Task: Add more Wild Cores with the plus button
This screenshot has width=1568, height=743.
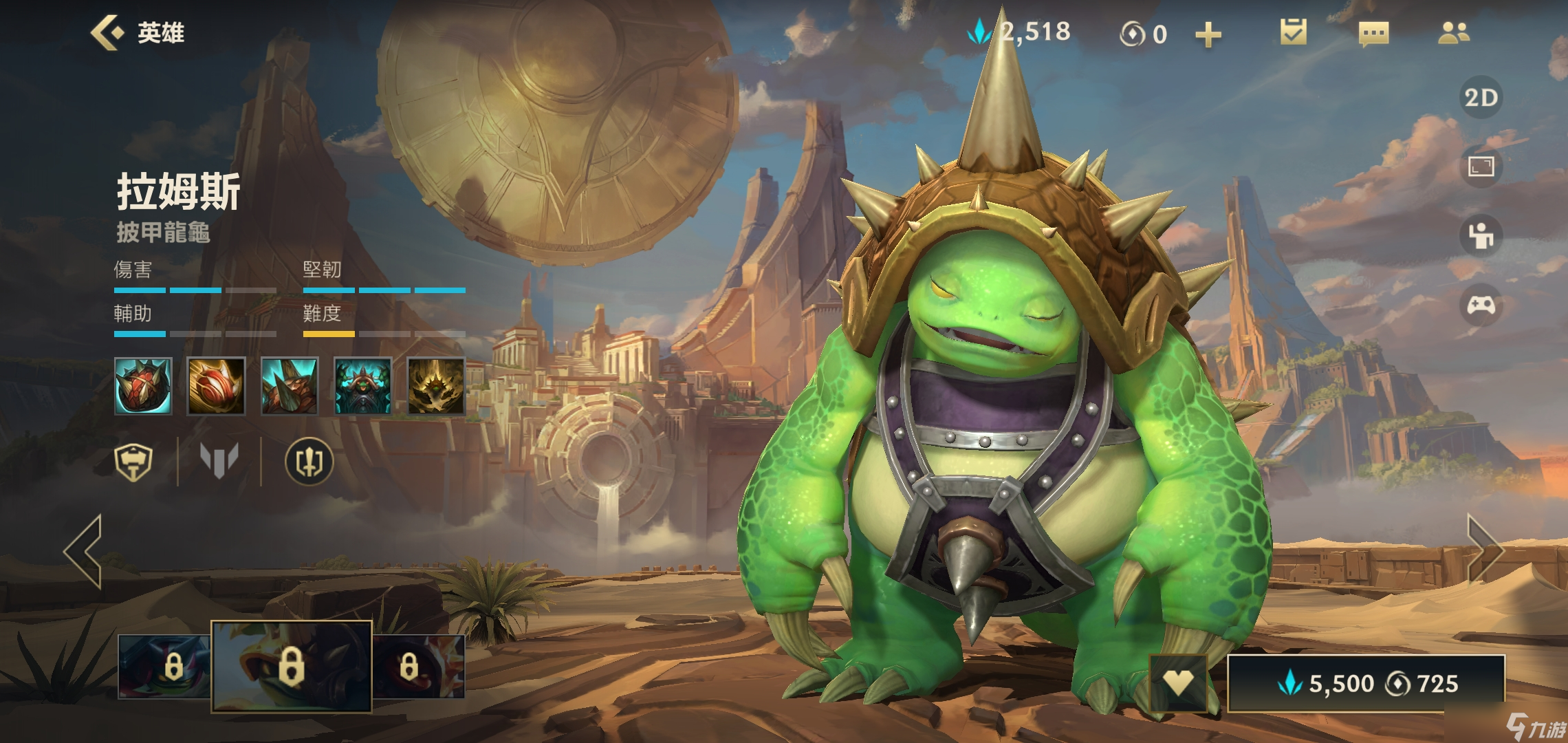Action: click(x=1208, y=34)
